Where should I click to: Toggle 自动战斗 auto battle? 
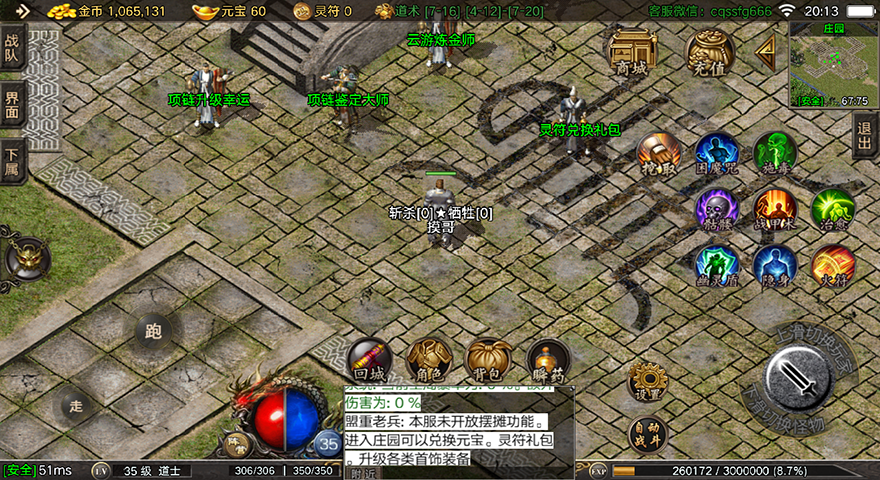coord(648,436)
